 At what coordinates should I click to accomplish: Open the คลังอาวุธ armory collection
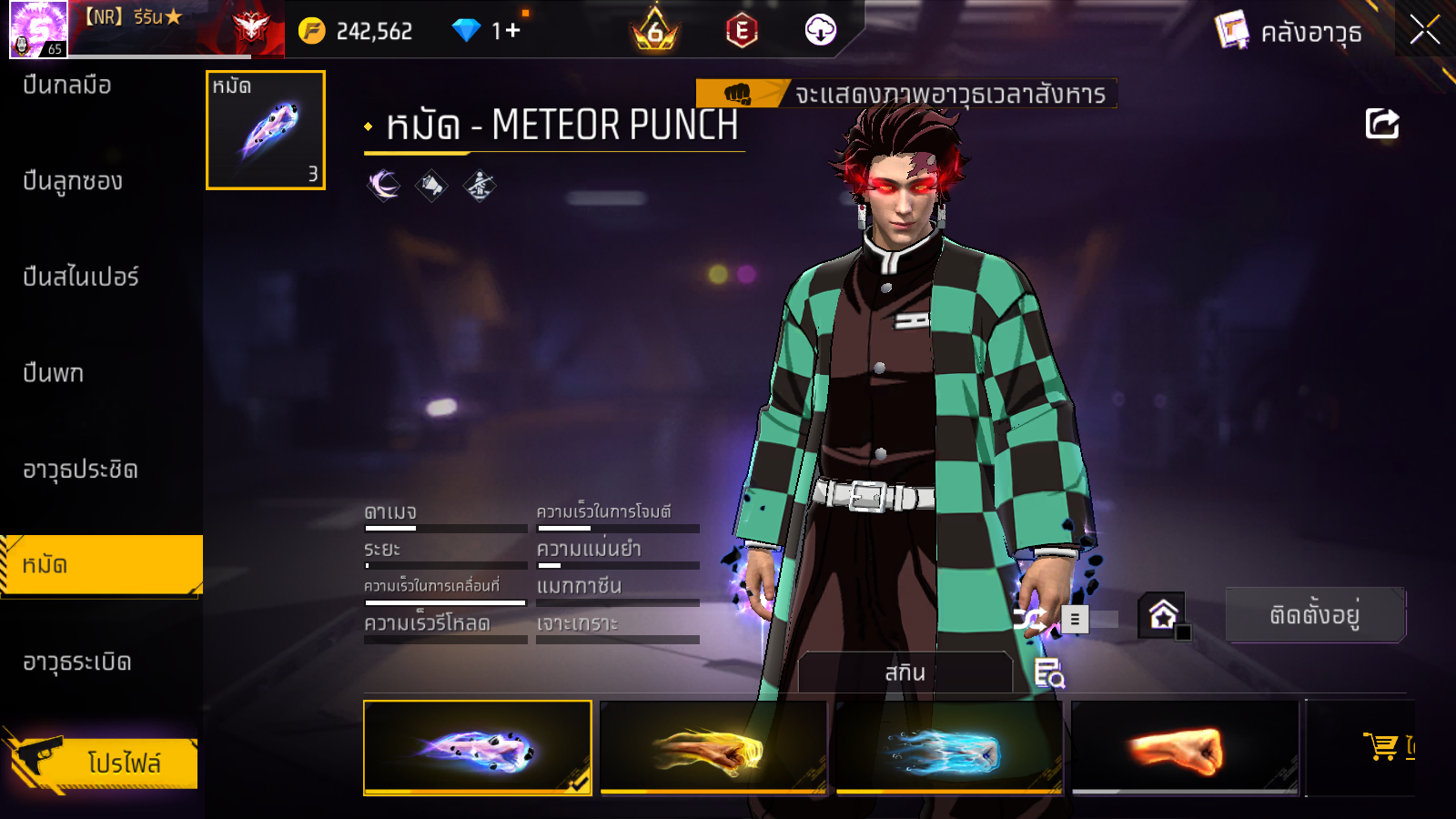pos(1289,33)
